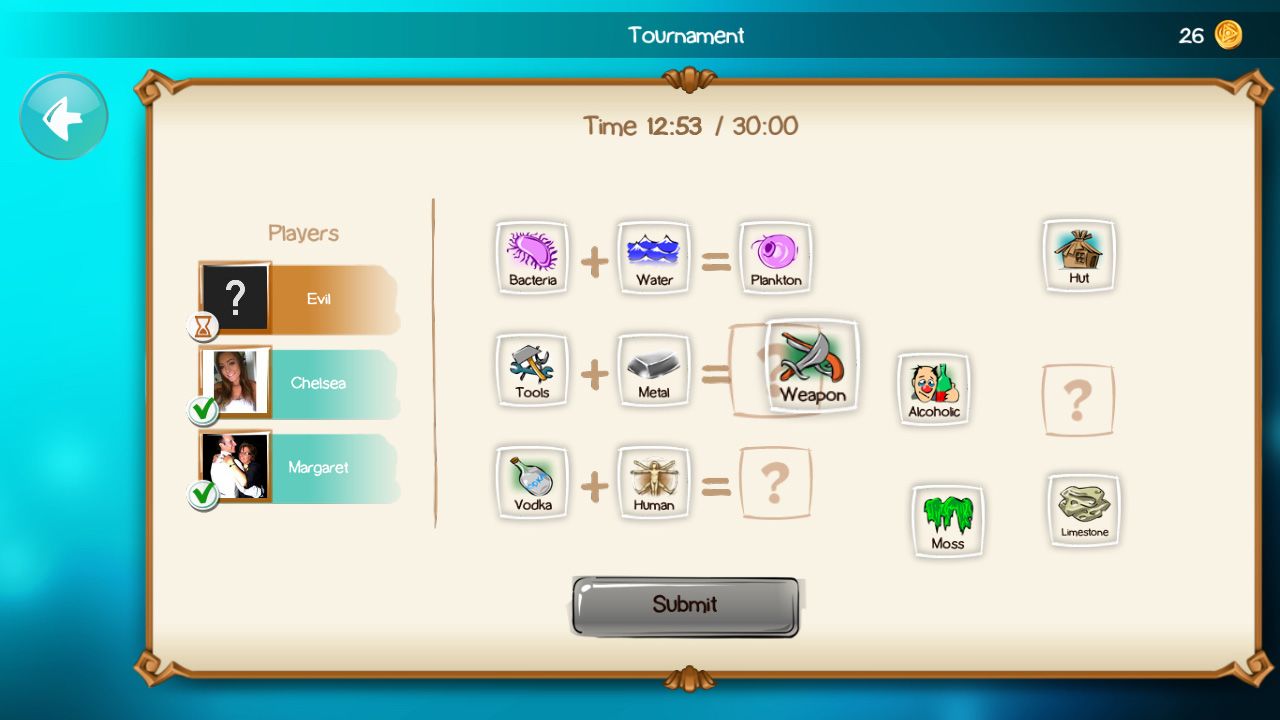This screenshot has width=1280, height=720.
Task: Submit the tournament answers
Action: (x=685, y=606)
